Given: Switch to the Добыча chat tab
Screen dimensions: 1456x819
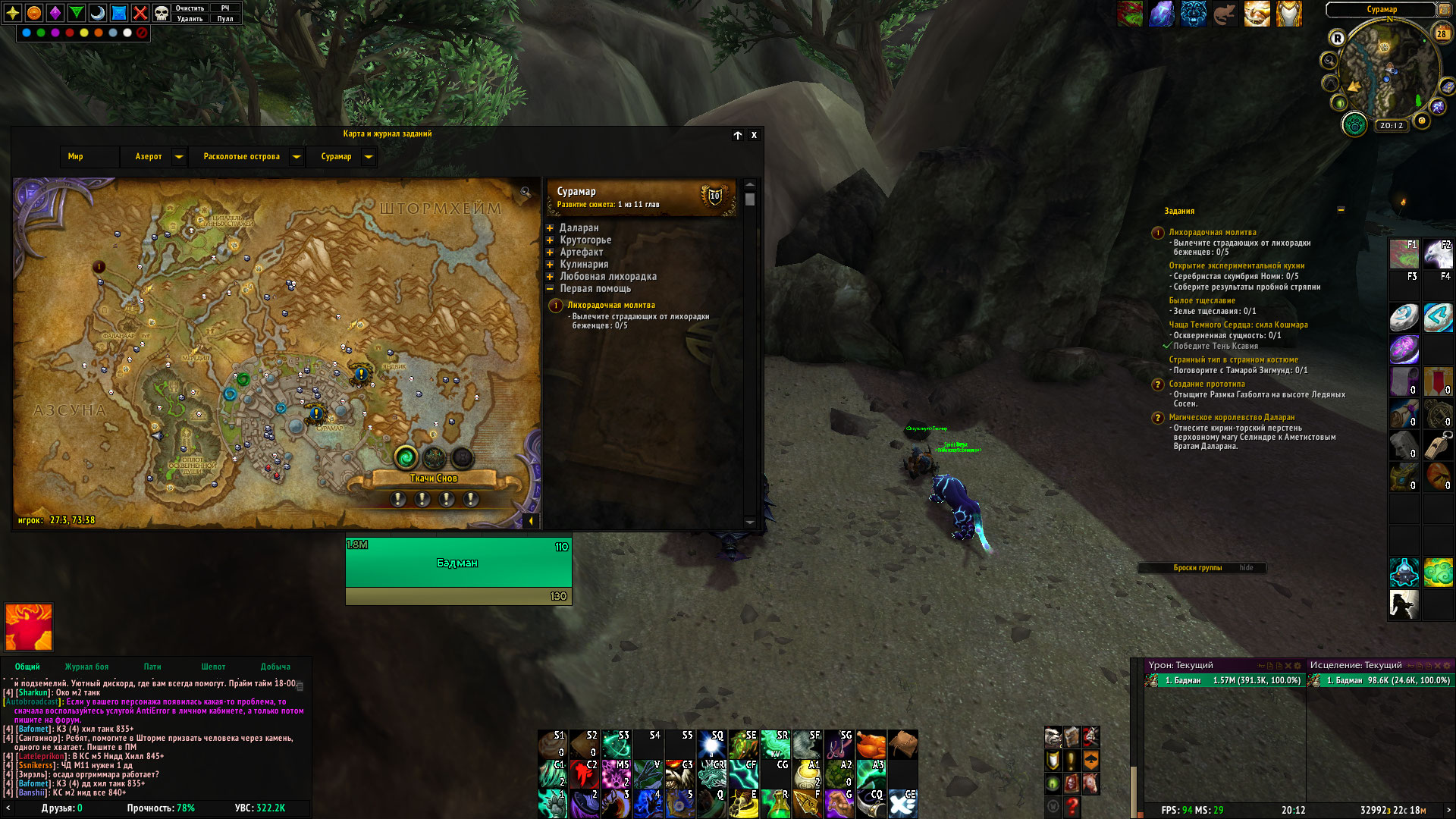Looking at the screenshot, I should pos(275,667).
